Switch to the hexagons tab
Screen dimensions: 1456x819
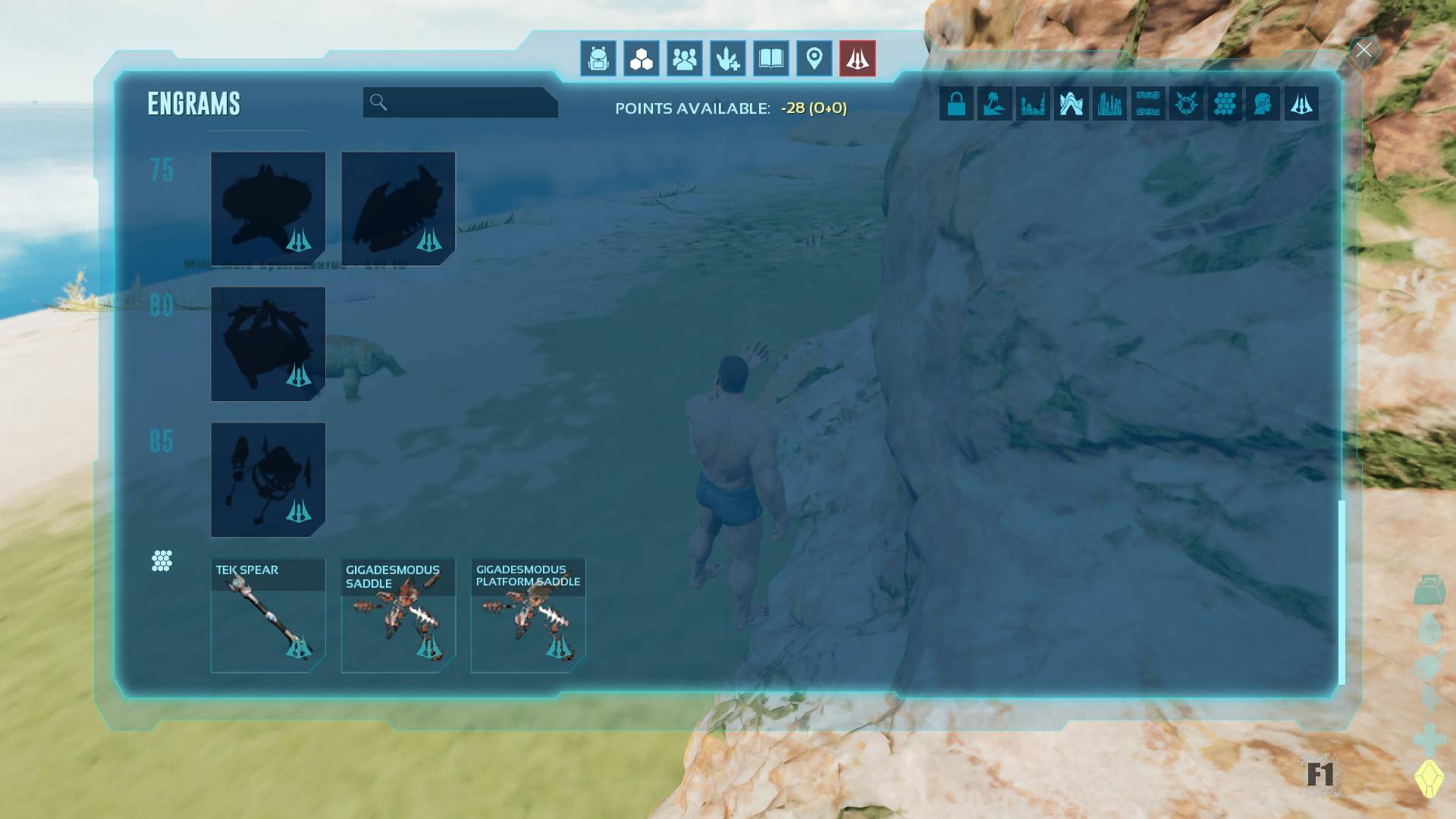(x=642, y=58)
